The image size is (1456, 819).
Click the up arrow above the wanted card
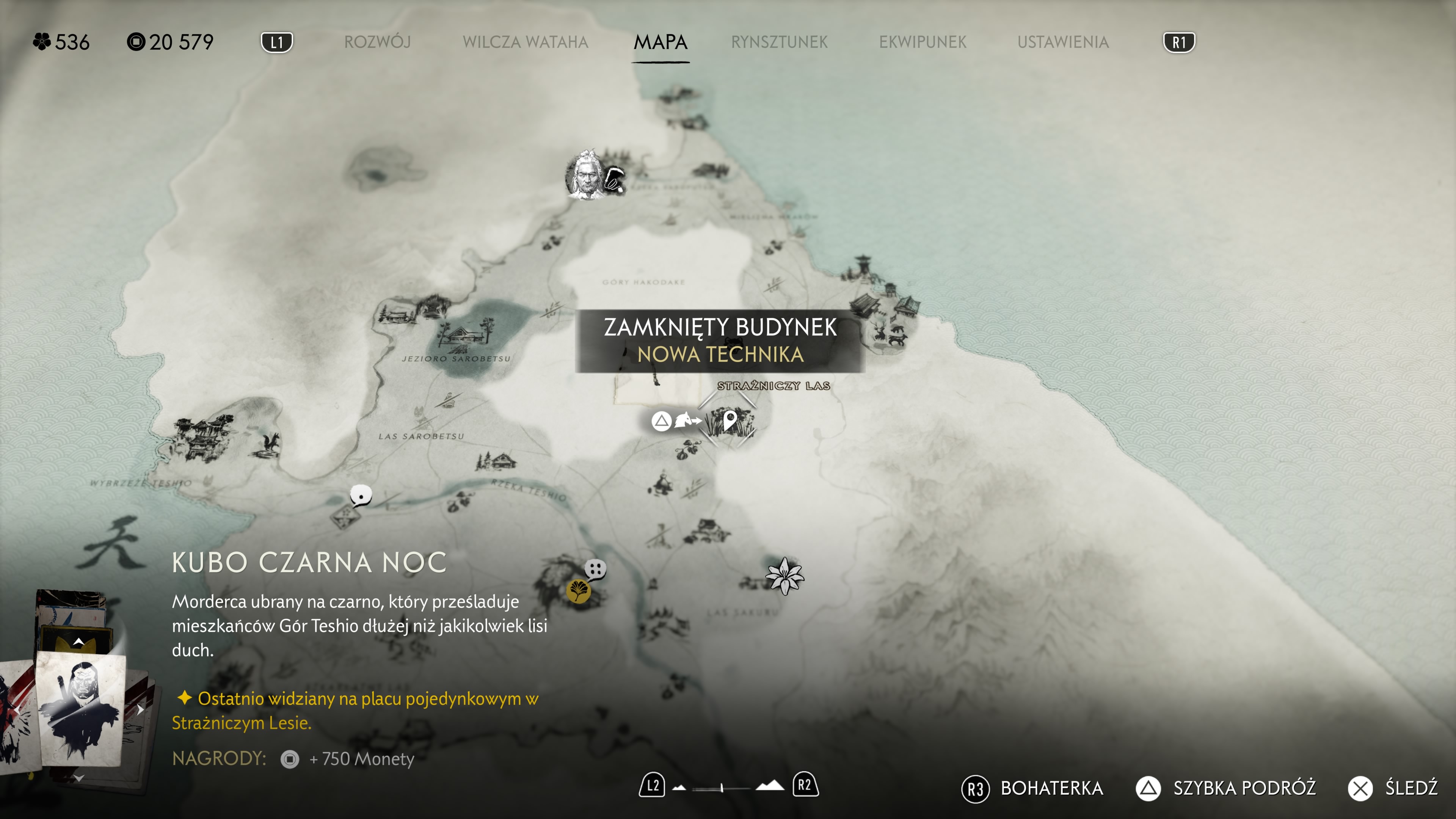click(x=78, y=641)
